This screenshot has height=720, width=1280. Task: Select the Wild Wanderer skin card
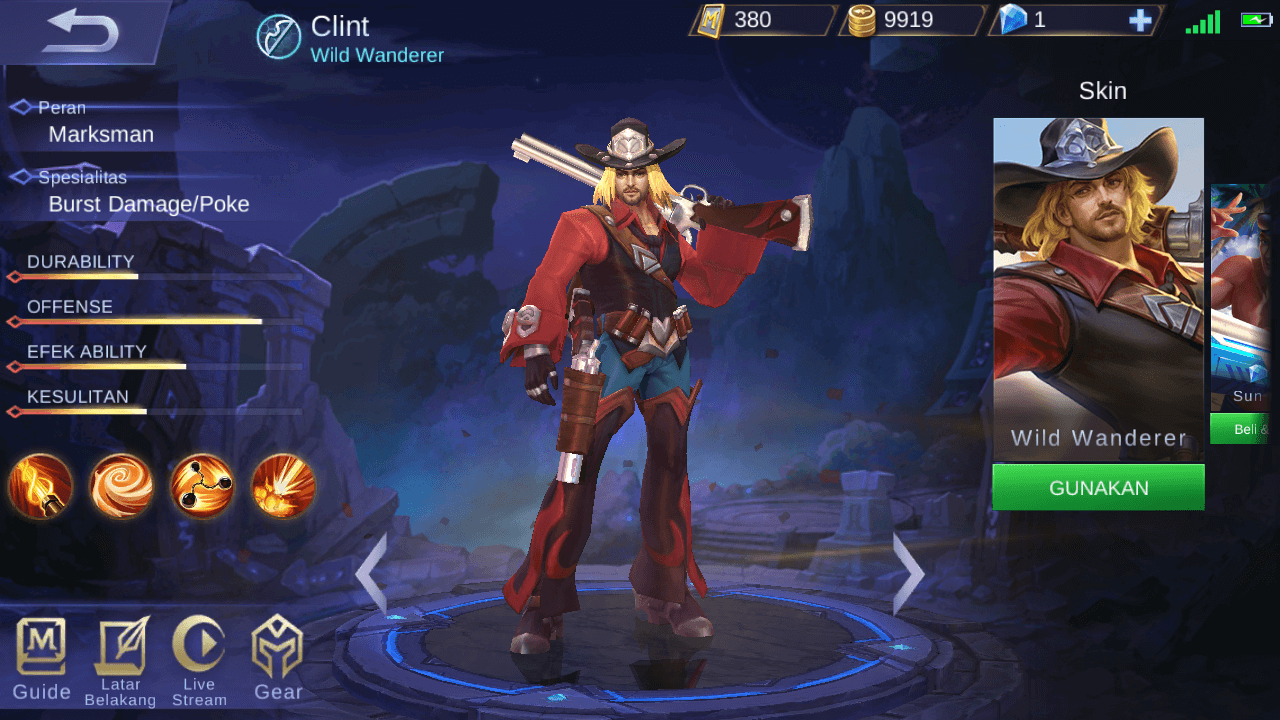tap(1098, 290)
